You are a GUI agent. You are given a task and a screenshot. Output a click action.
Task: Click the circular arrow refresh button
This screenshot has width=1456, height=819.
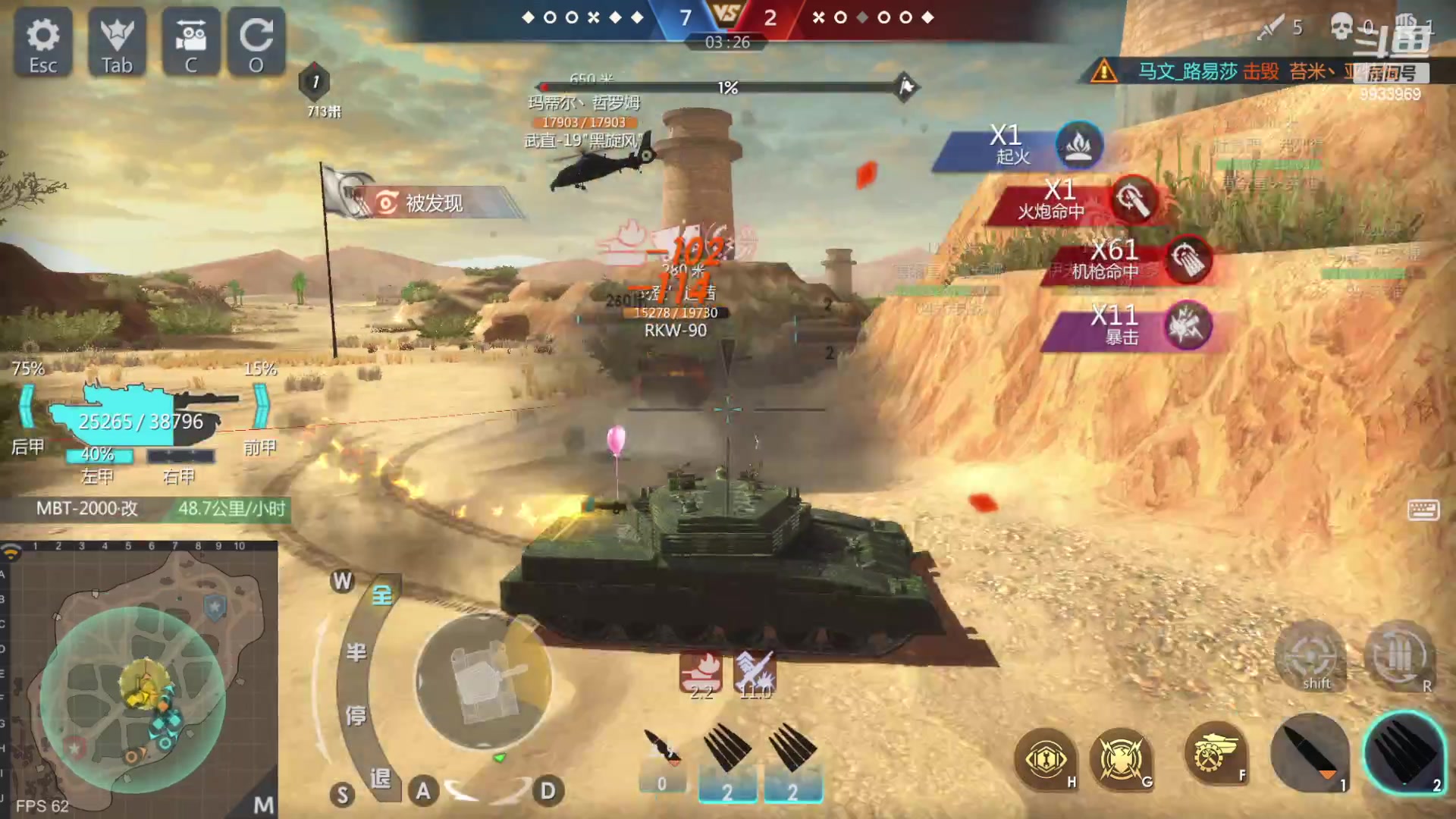256,43
